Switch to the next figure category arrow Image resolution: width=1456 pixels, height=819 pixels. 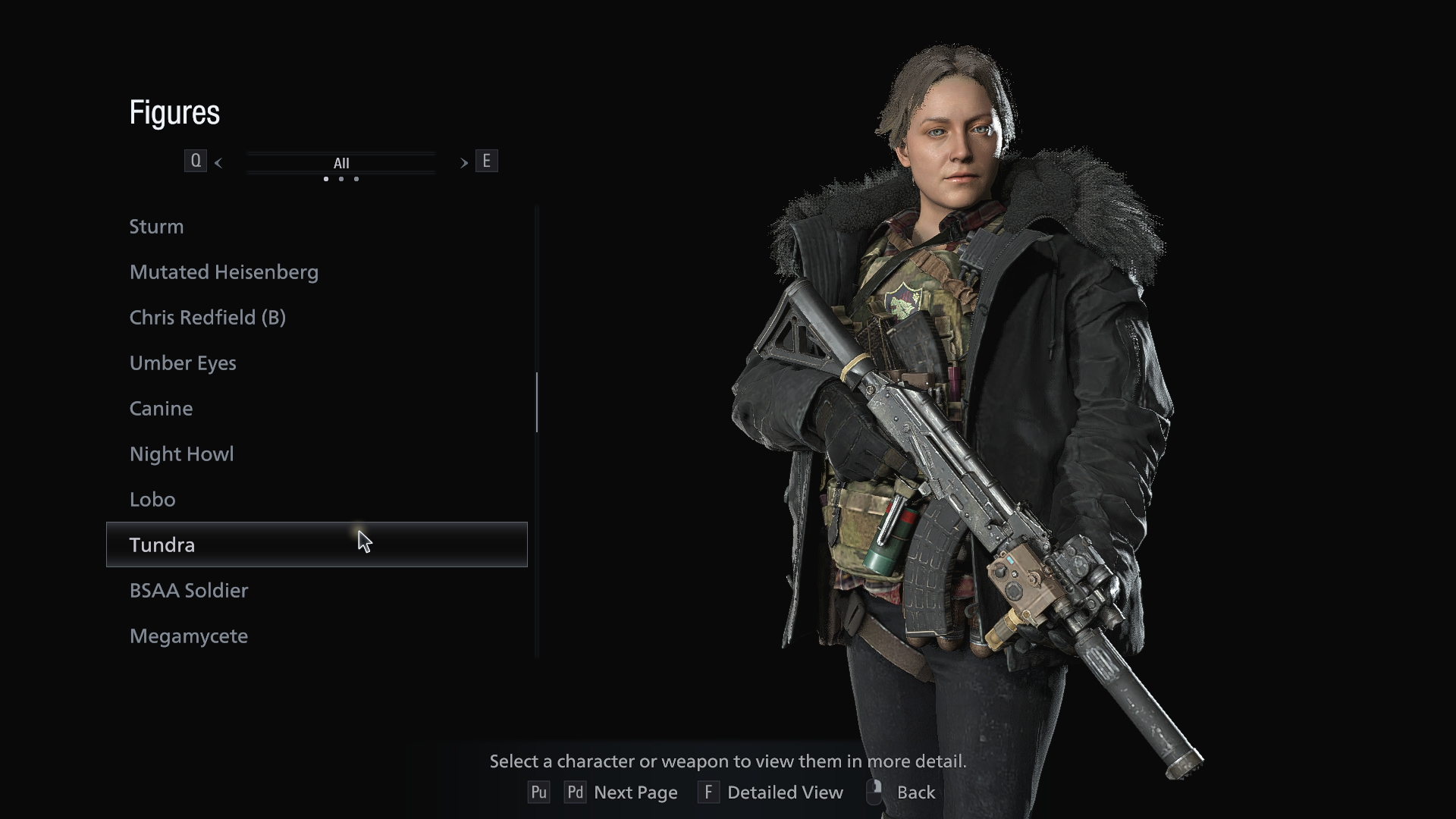pyautogui.click(x=463, y=162)
